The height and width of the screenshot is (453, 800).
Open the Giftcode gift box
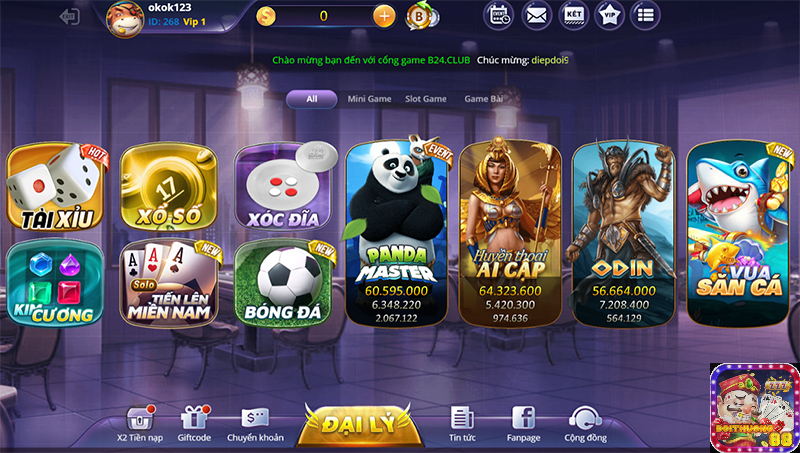(x=194, y=421)
